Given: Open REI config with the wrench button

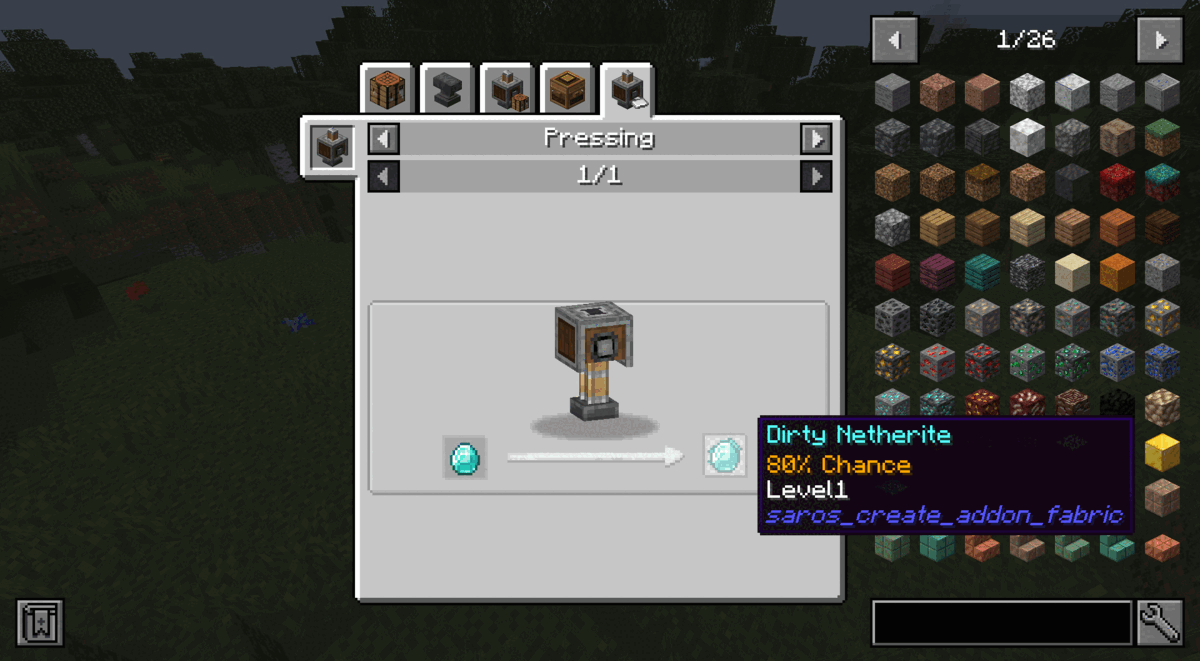Looking at the screenshot, I should (x=1160, y=623).
